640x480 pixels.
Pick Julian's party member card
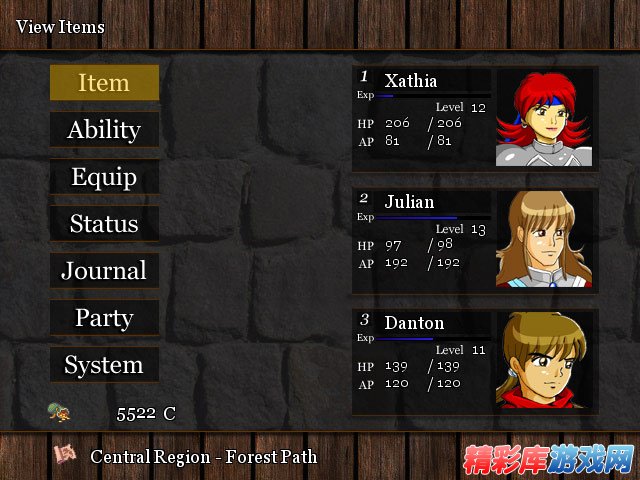point(475,240)
